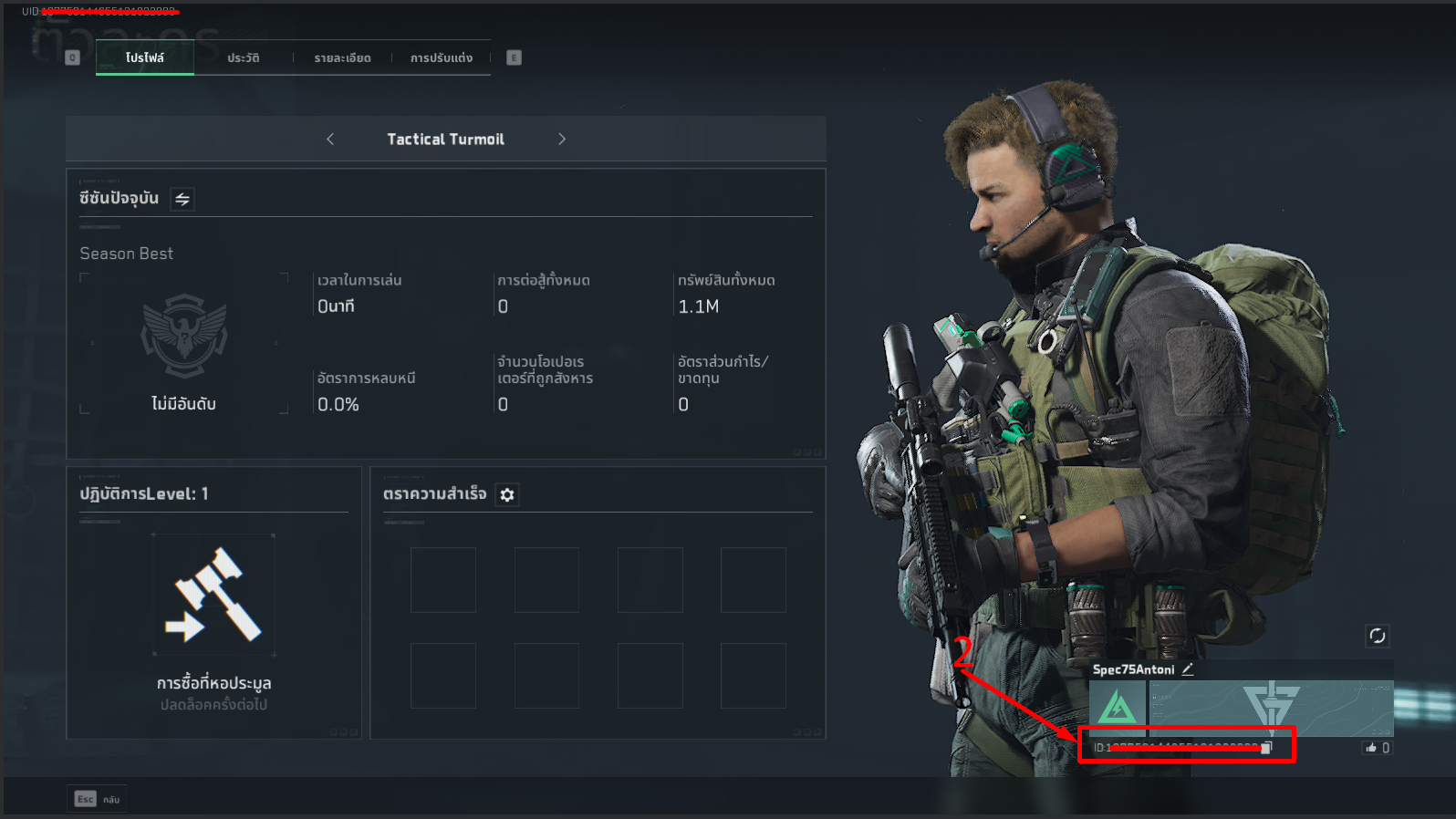Image resolution: width=1456 pixels, height=819 pixels.
Task: Click the right arrow after Tactical Turmoil
Action: [x=562, y=139]
